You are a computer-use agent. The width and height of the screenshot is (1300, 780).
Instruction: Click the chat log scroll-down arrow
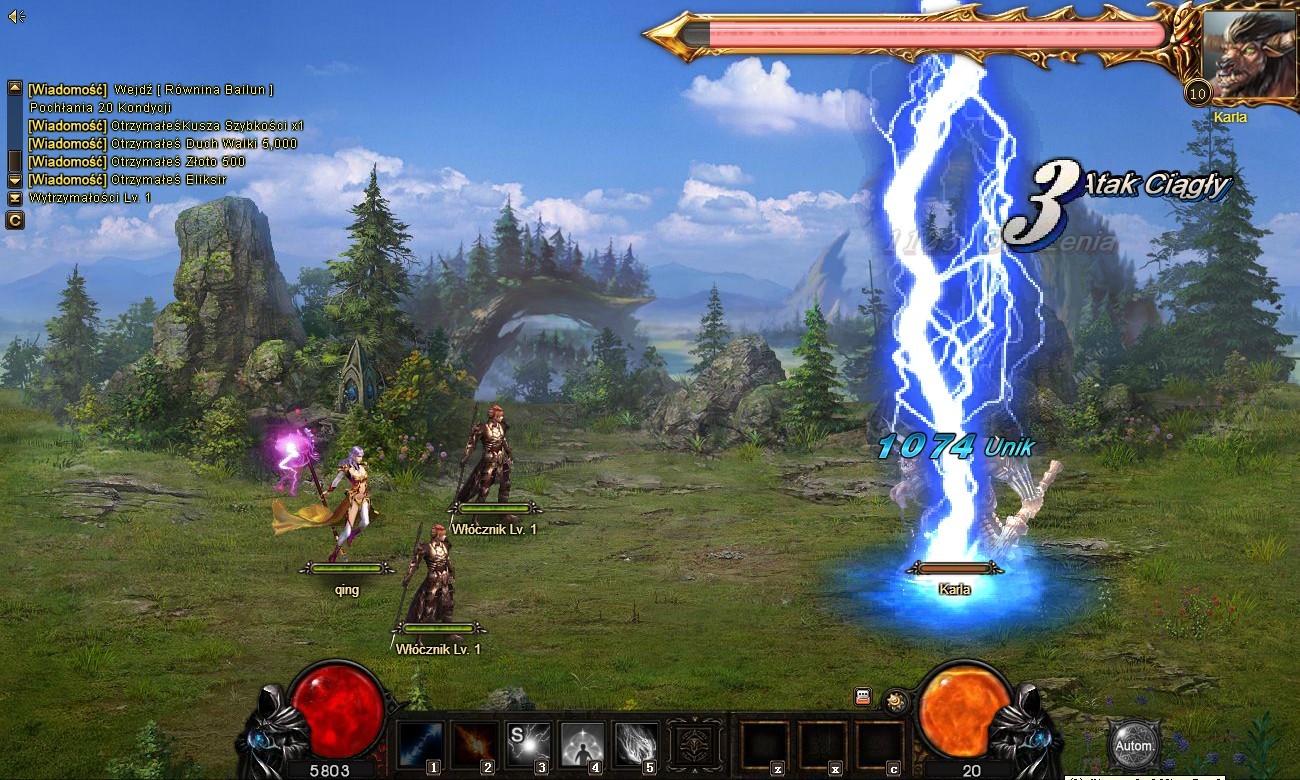coord(15,179)
